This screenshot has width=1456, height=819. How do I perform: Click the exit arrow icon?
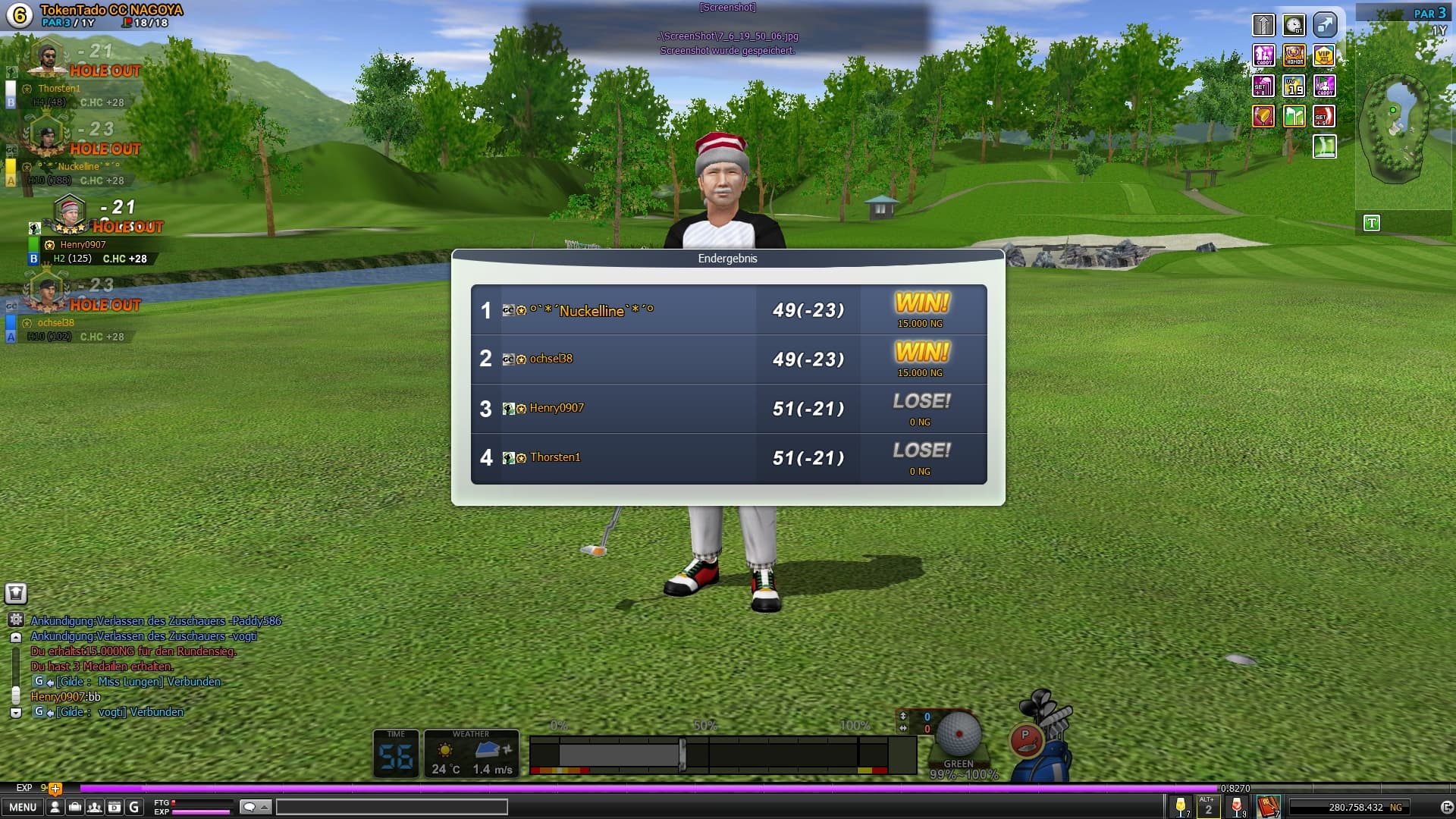tap(1445, 808)
